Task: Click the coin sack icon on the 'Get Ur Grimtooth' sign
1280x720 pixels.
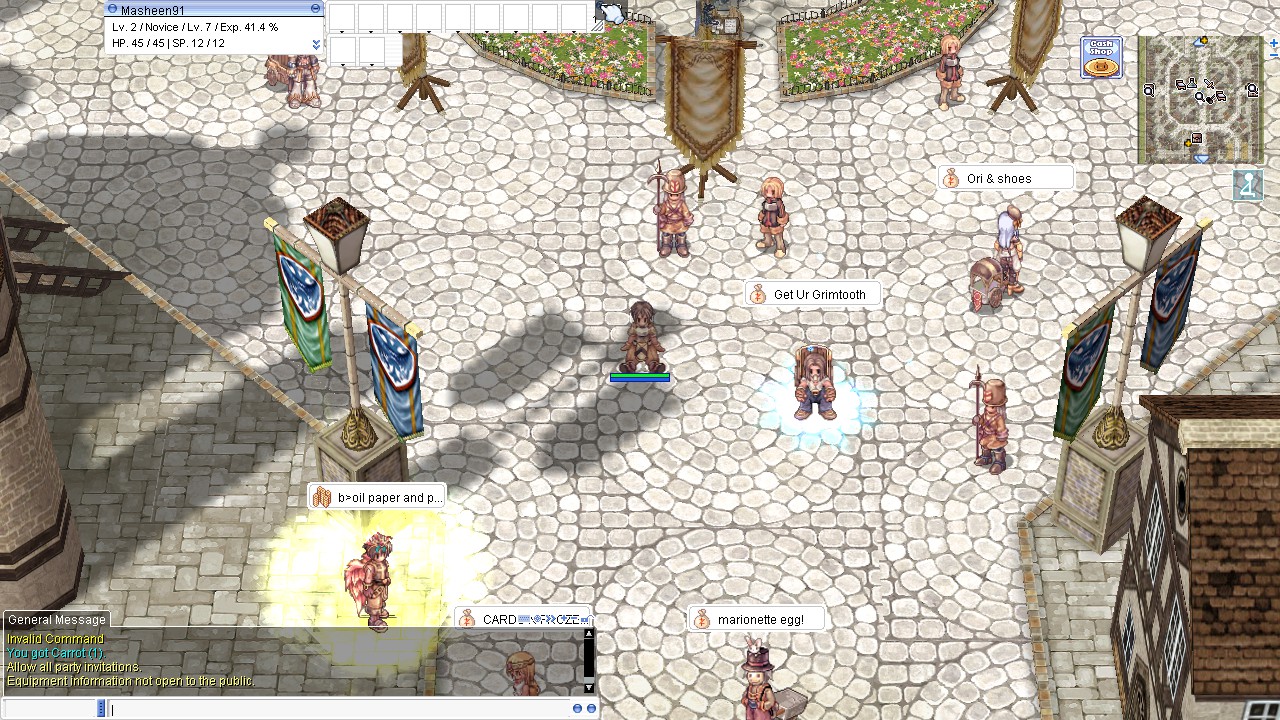Action: click(755, 294)
